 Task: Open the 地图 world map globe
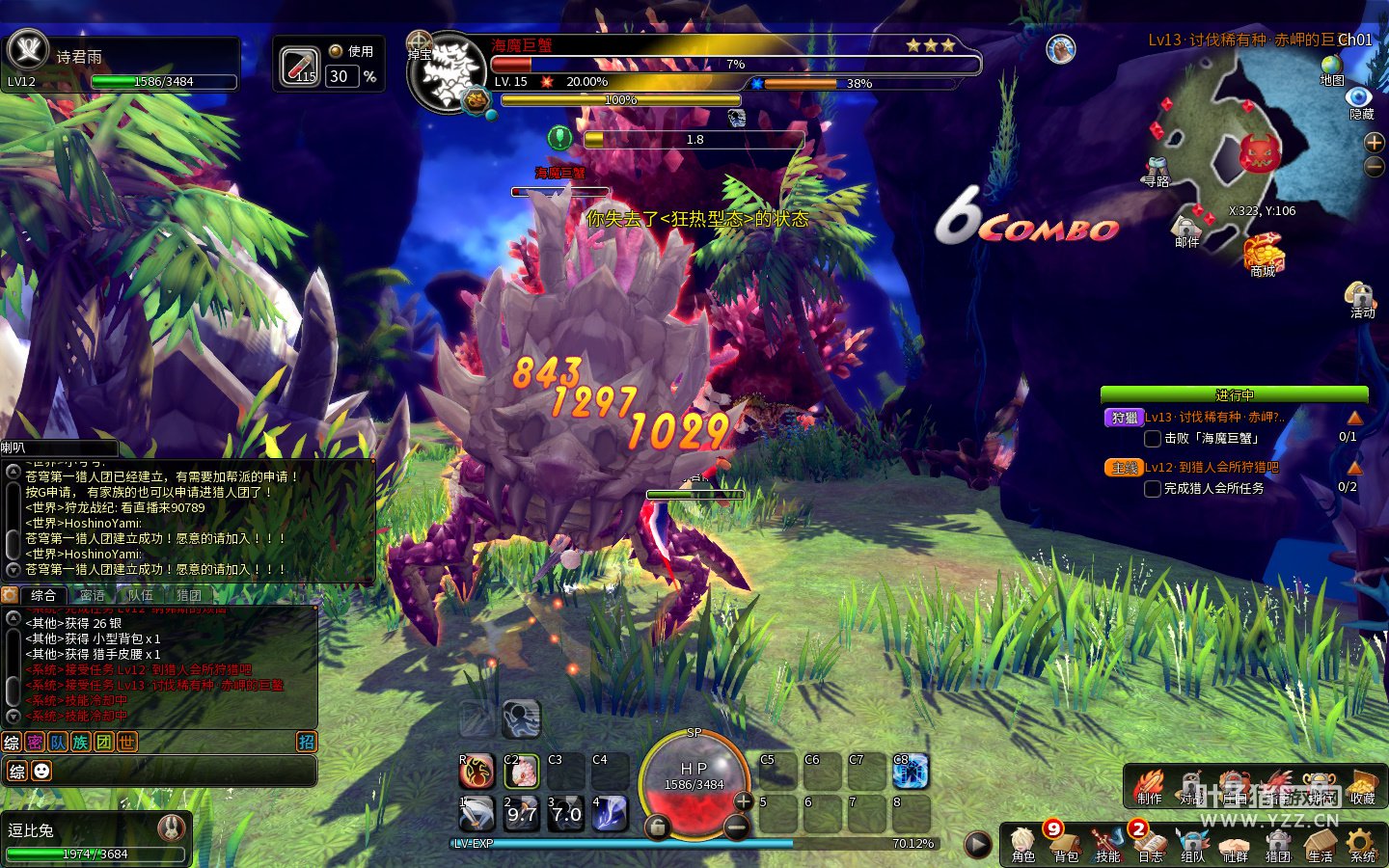pos(1332,68)
